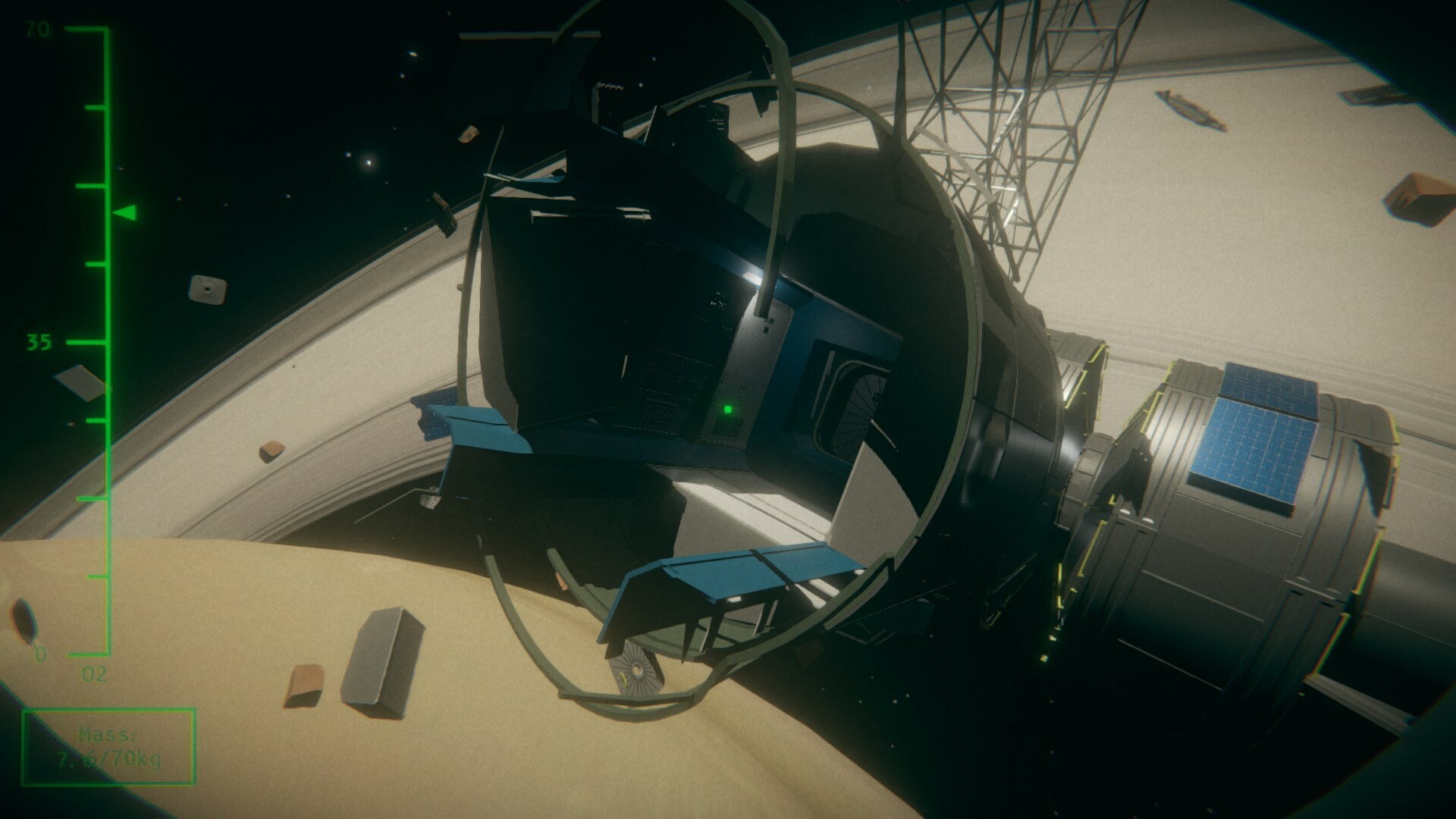
Task: Click the 35 midpoint mark on the gauge
Action: pyautogui.click(x=38, y=341)
